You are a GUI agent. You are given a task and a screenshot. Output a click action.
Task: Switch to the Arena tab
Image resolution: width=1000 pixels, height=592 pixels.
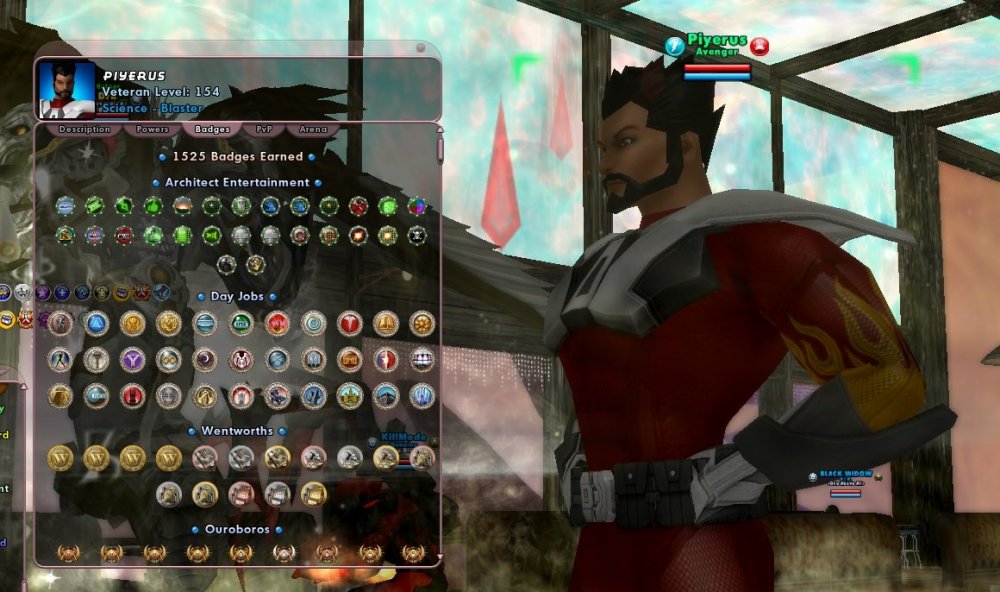[x=312, y=129]
